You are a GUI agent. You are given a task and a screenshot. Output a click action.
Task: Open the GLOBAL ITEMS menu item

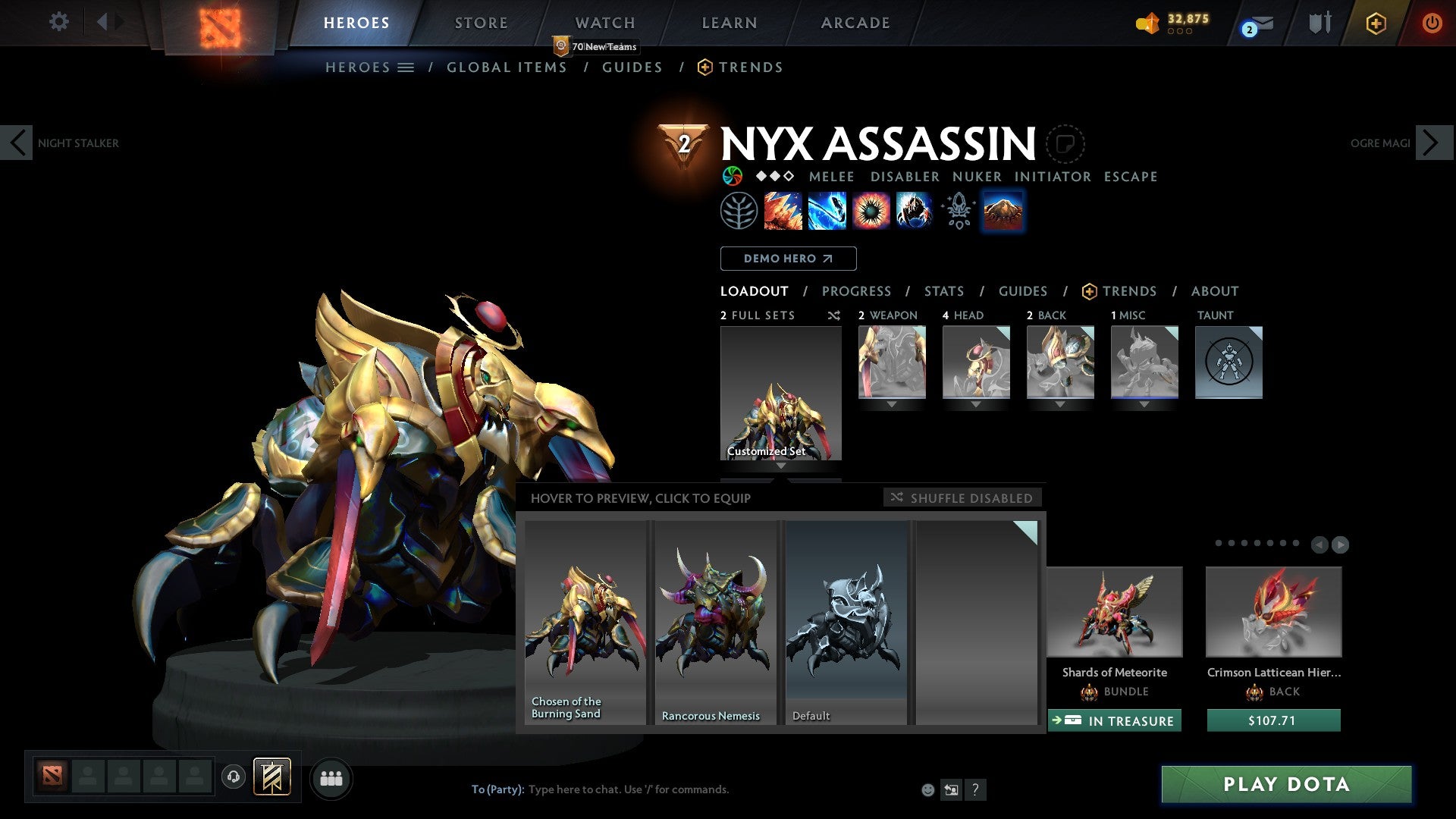[507, 67]
